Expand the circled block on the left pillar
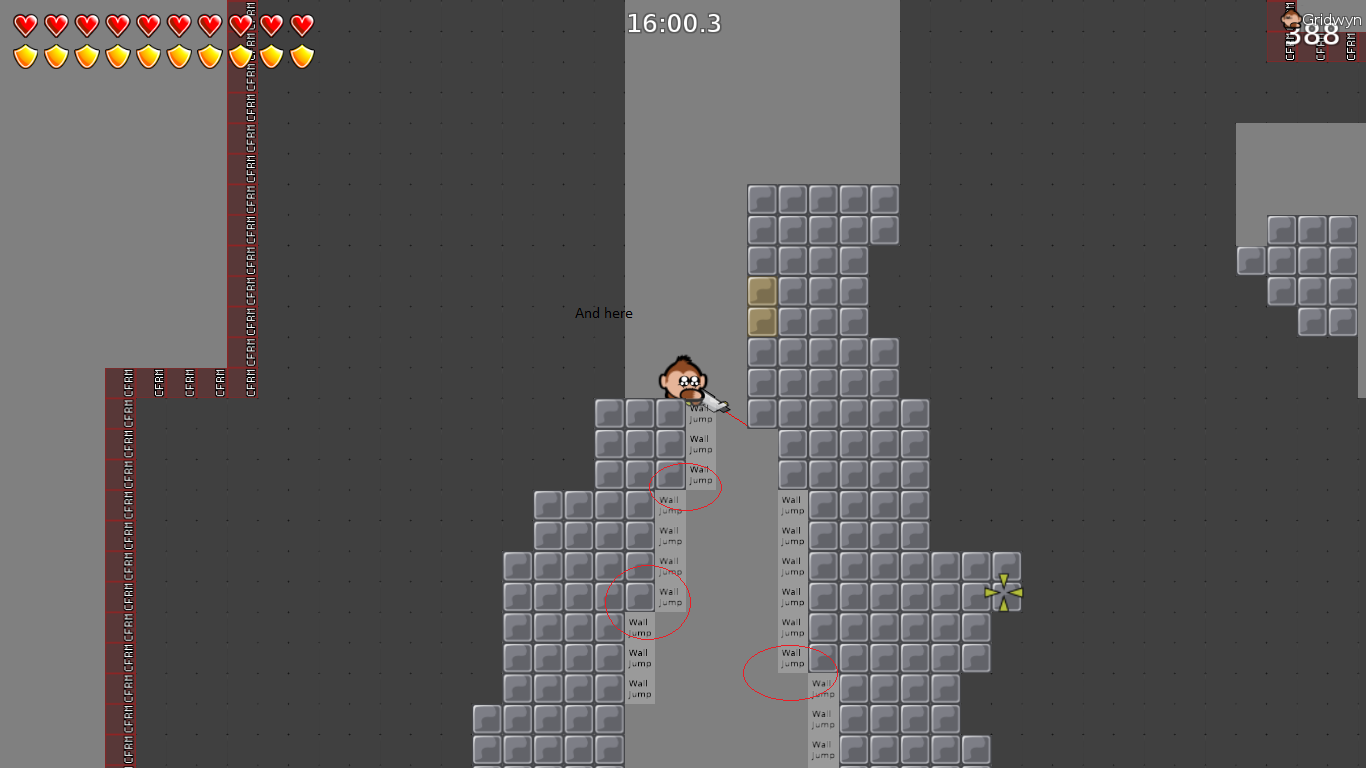This screenshot has width=1366, height=768. (x=638, y=597)
